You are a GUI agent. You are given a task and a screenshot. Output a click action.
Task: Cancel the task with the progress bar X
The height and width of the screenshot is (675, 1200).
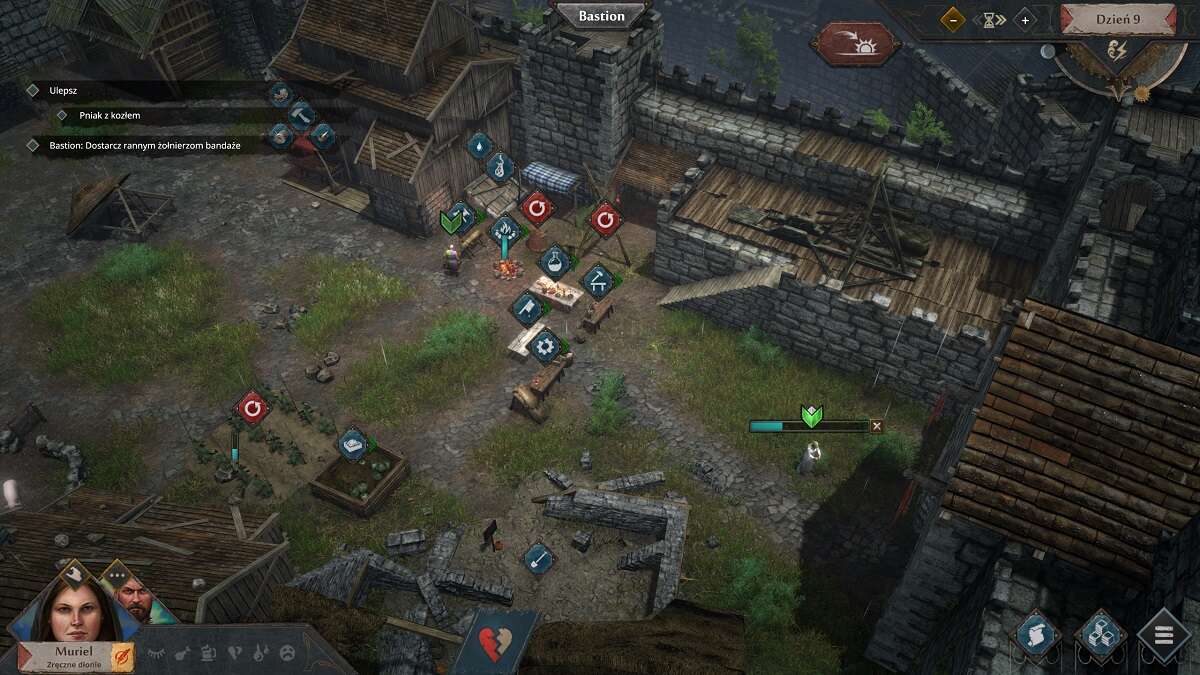click(877, 426)
